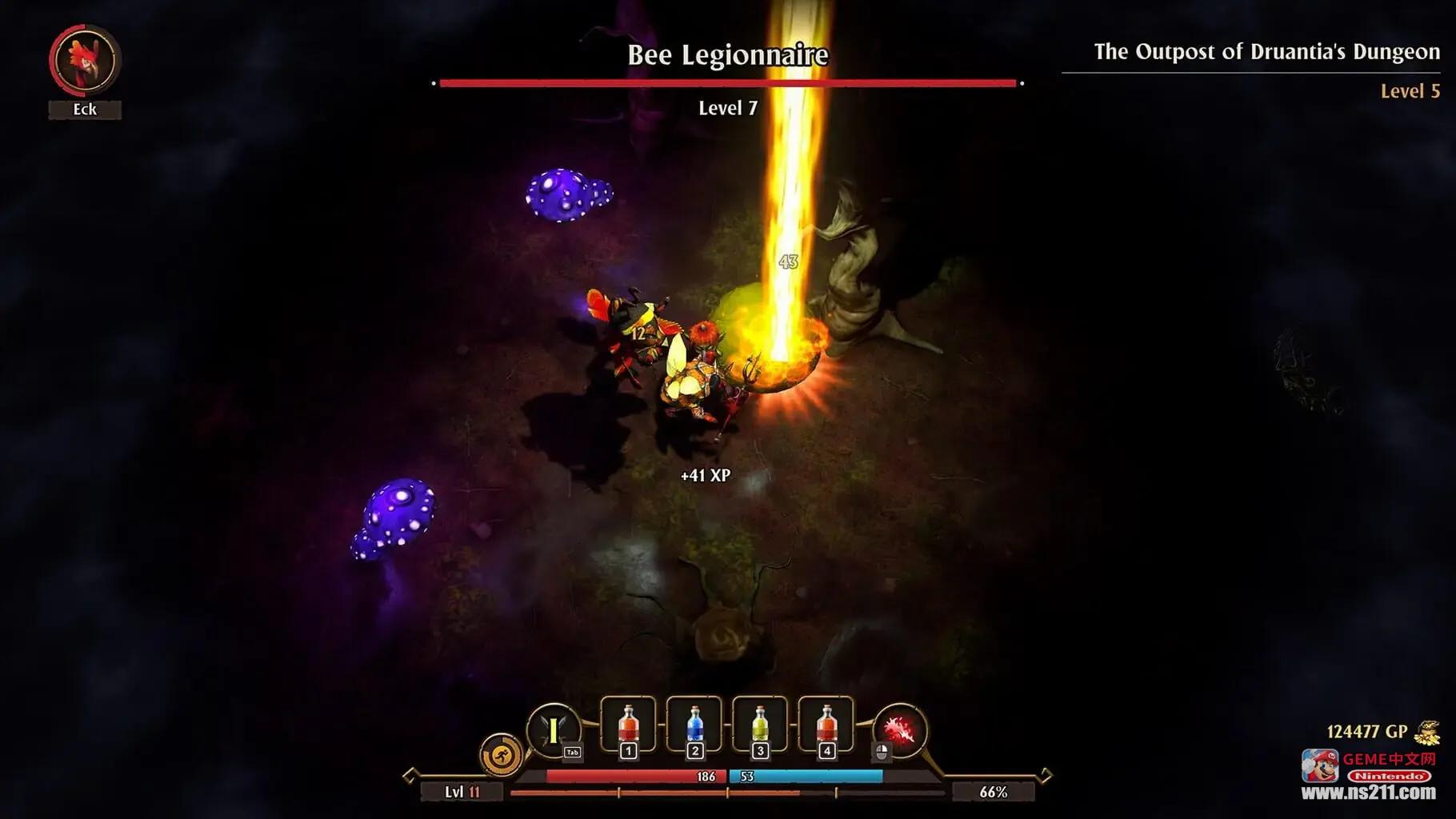Select the red potion in slot 1
Screen dimensions: 1456x819
click(x=628, y=725)
